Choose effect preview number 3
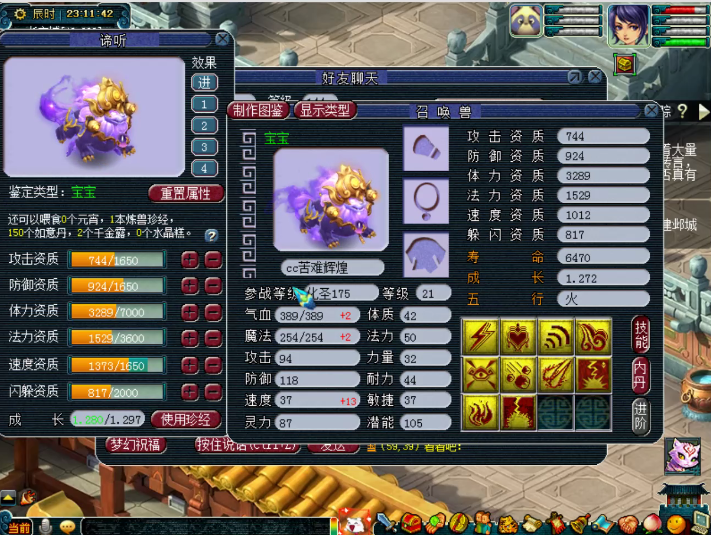Screen dimensions: 711x535 [x=204, y=125]
